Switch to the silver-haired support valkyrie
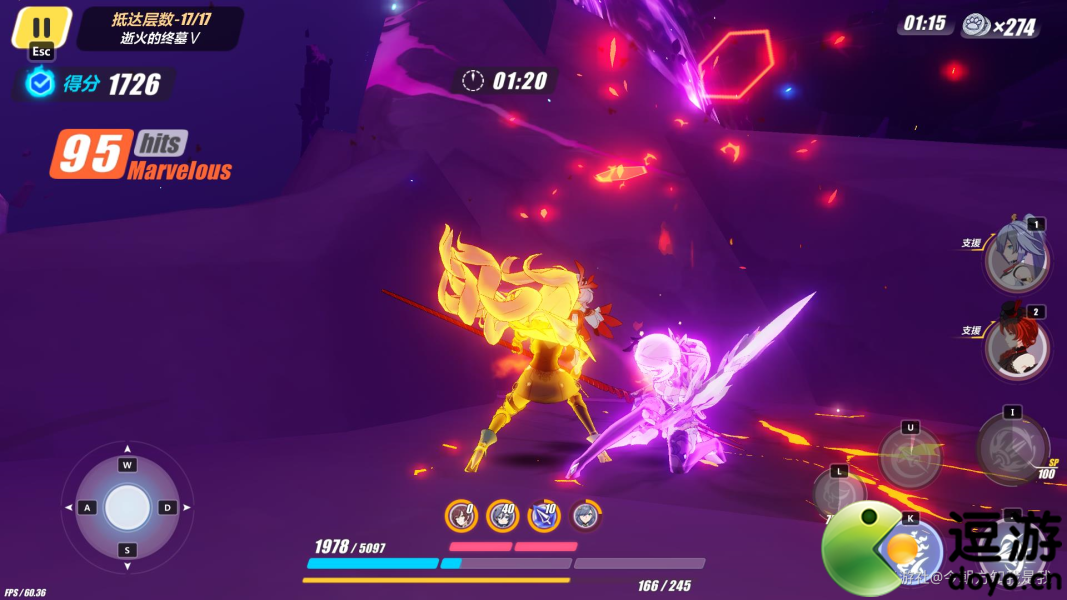Viewport: 1067px width, 600px height. tap(1016, 257)
